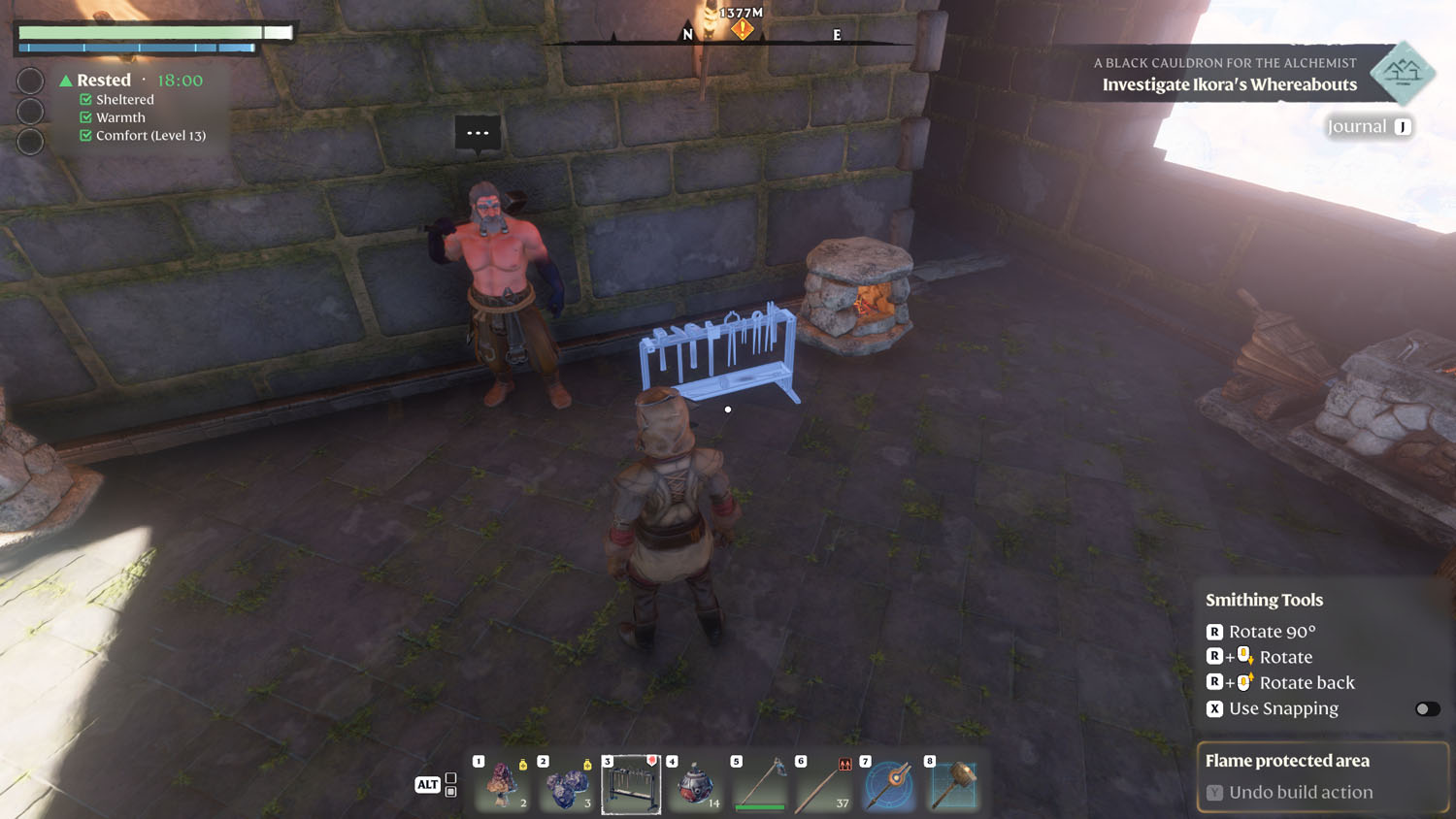Select the torch stack in hotbar slot 6
1456x819 pixels.
click(x=824, y=784)
